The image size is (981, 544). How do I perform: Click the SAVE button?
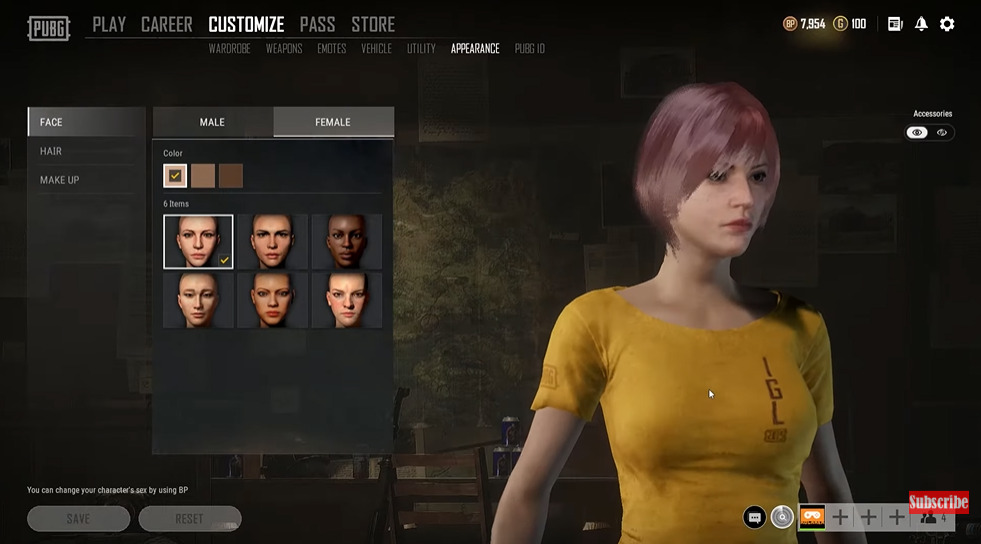coord(78,519)
